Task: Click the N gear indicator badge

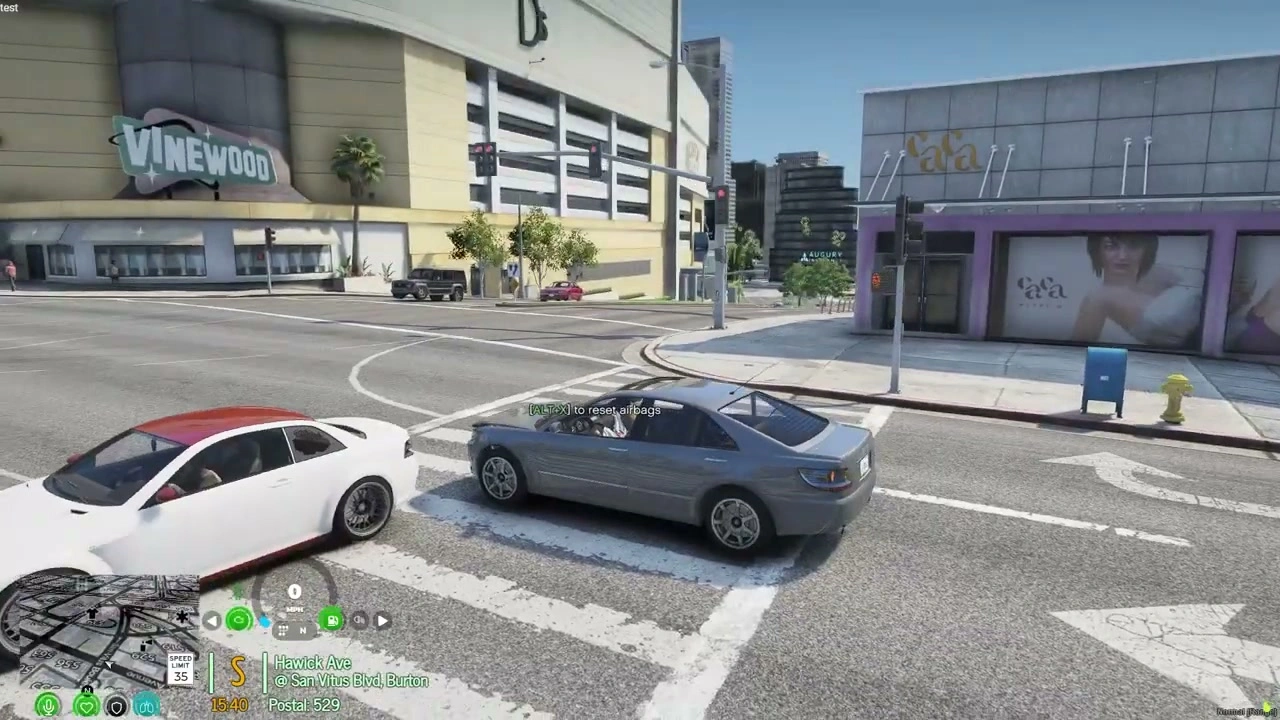Action: [x=301, y=630]
